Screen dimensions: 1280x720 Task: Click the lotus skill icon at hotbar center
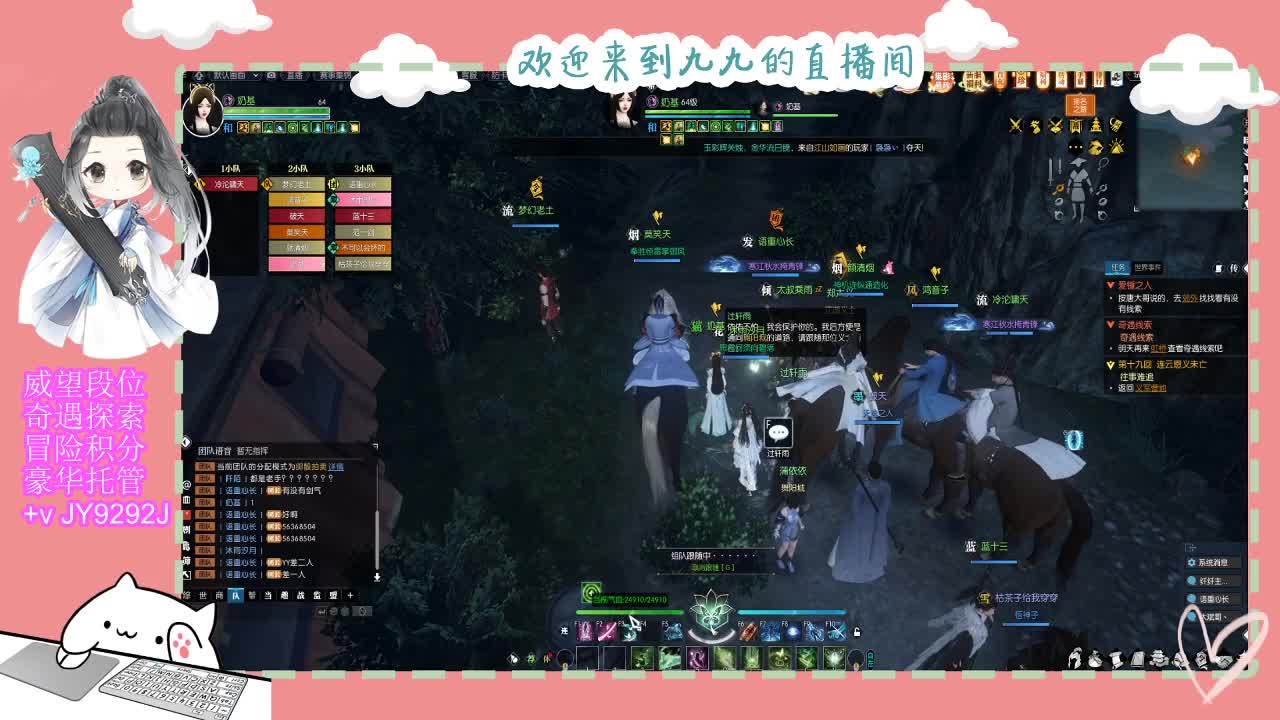point(710,618)
